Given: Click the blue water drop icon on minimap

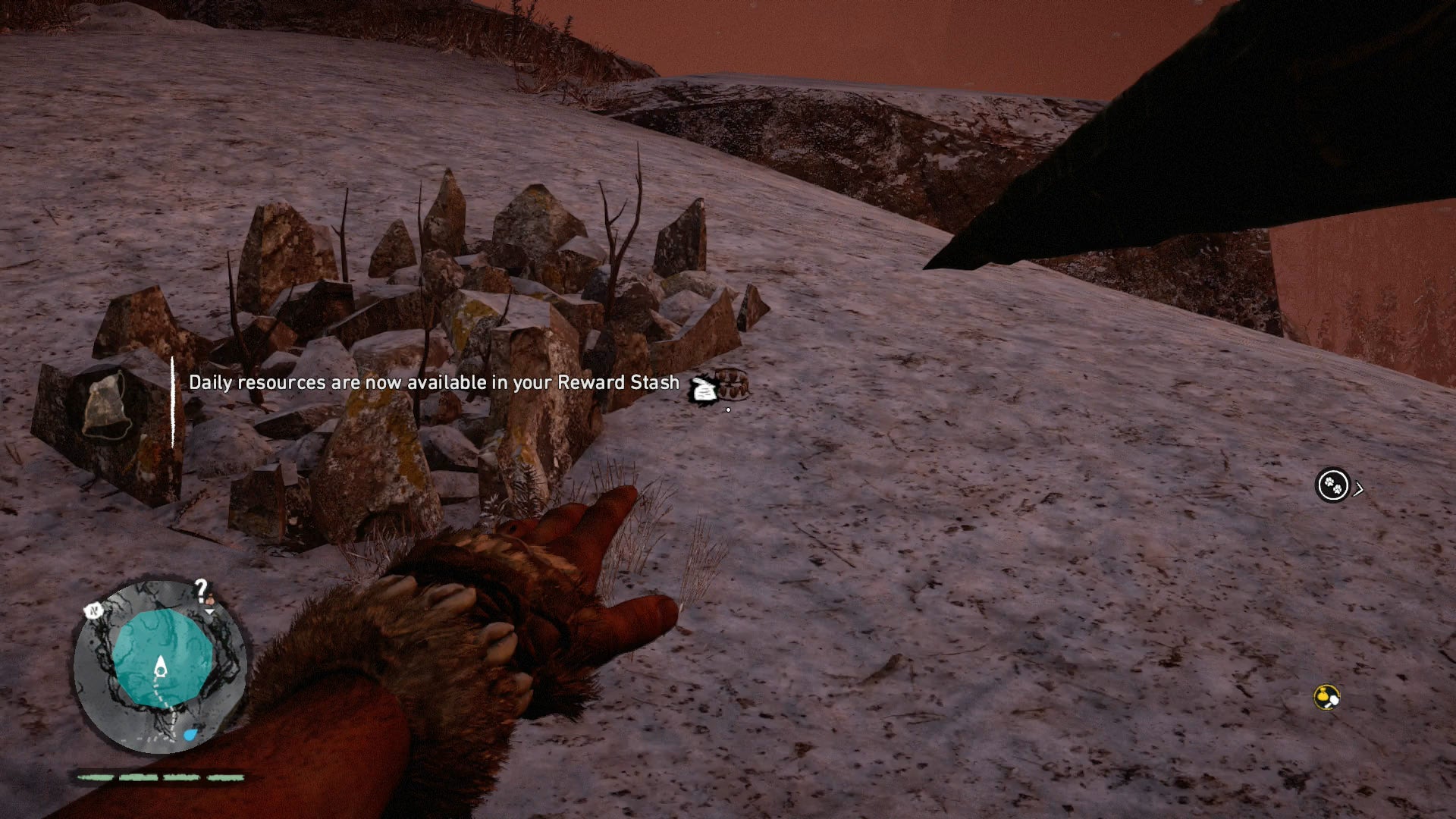Looking at the screenshot, I should [x=190, y=733].
